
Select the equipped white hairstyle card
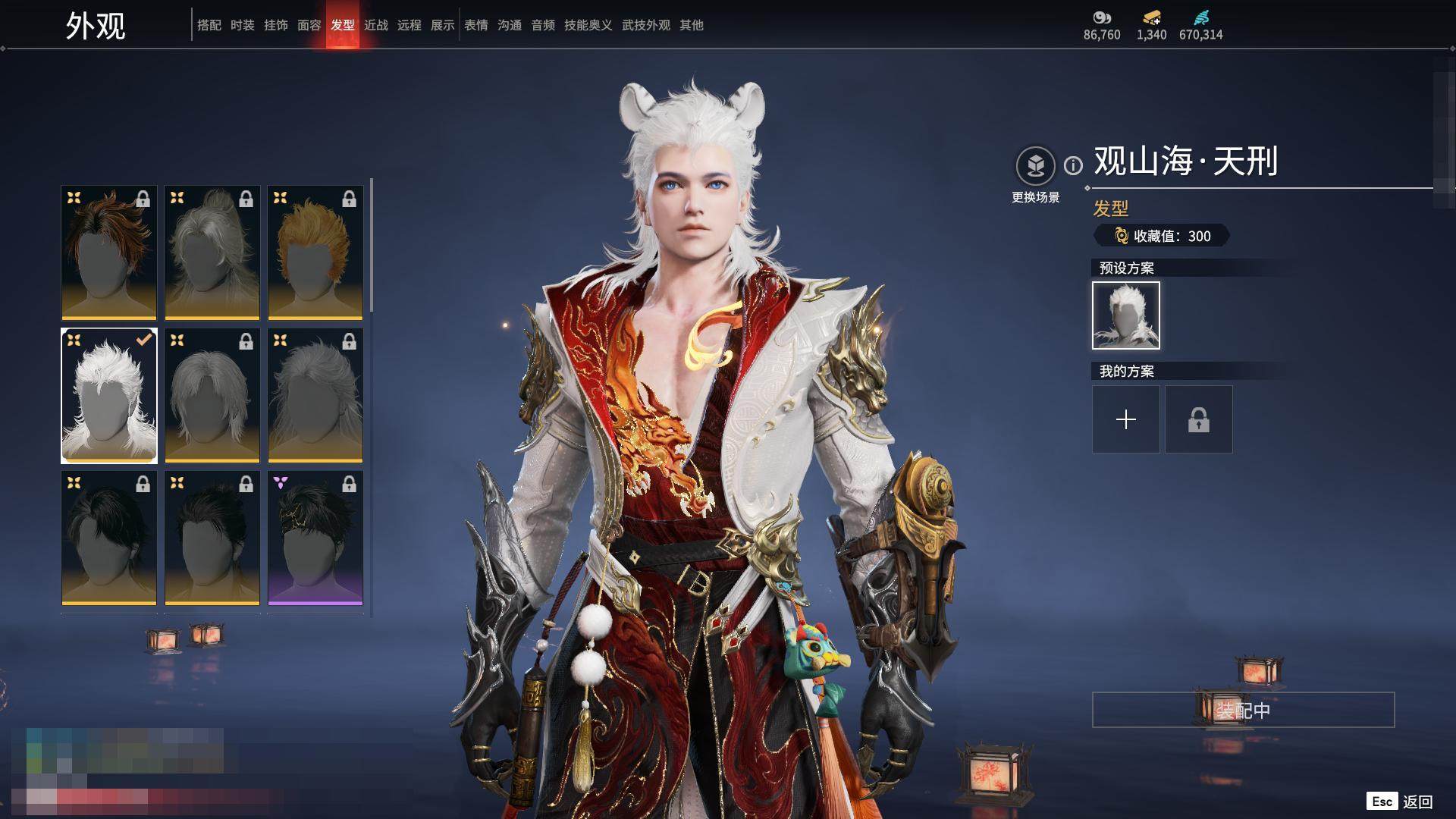(109, 395)
